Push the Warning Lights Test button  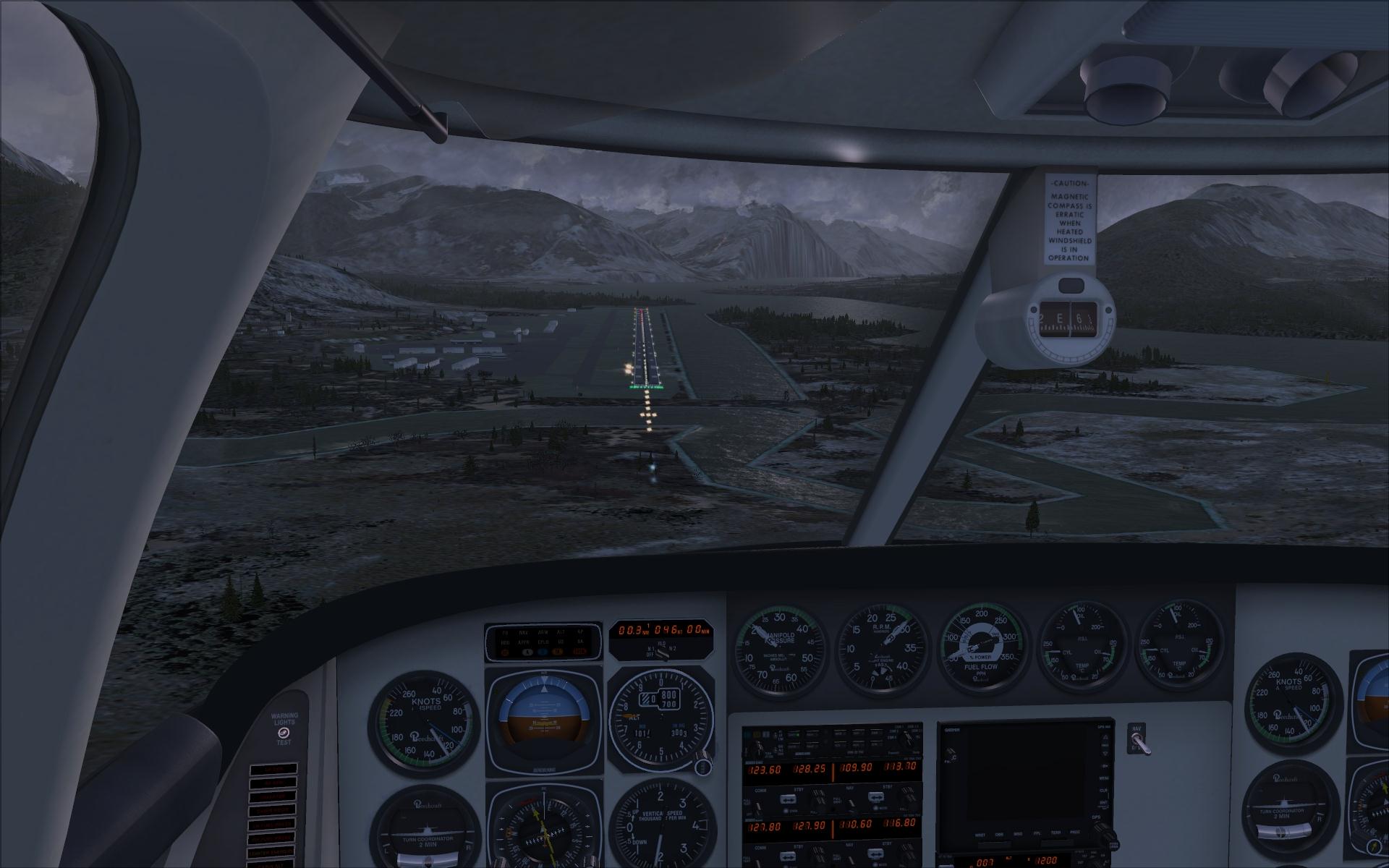(283, 733)
